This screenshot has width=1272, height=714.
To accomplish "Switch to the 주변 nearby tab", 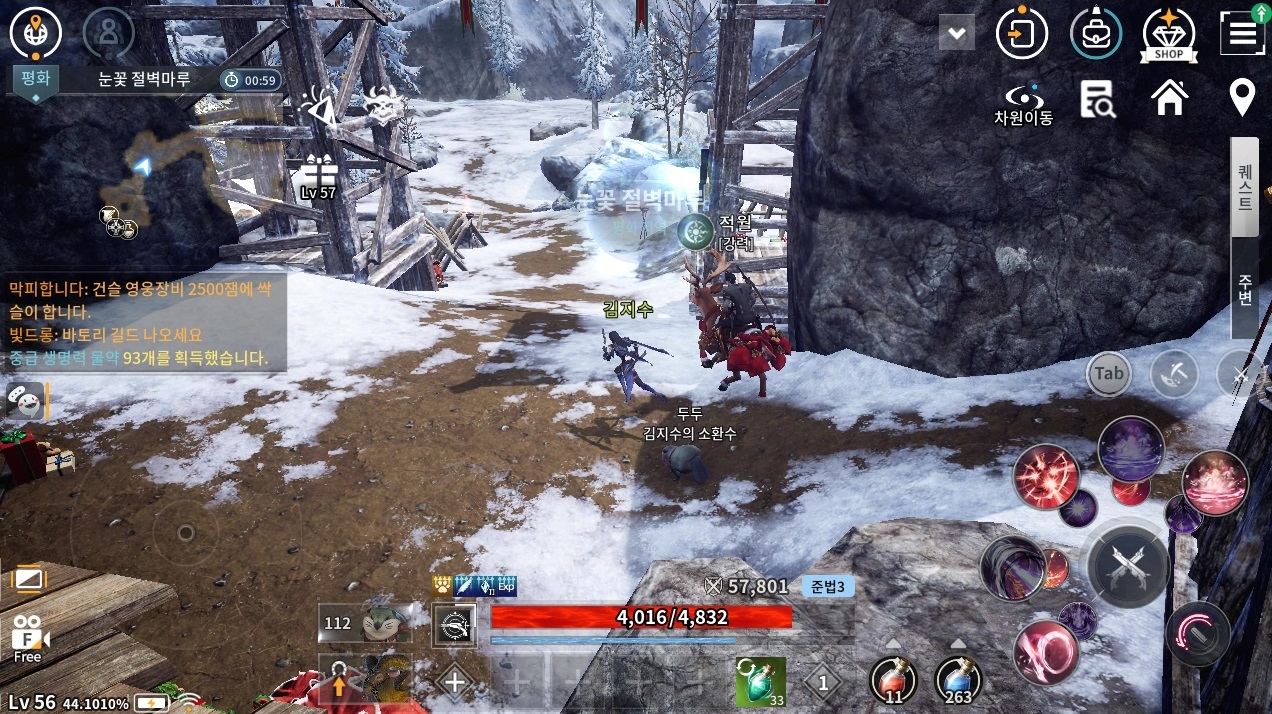I will [x=1245, y=288].
